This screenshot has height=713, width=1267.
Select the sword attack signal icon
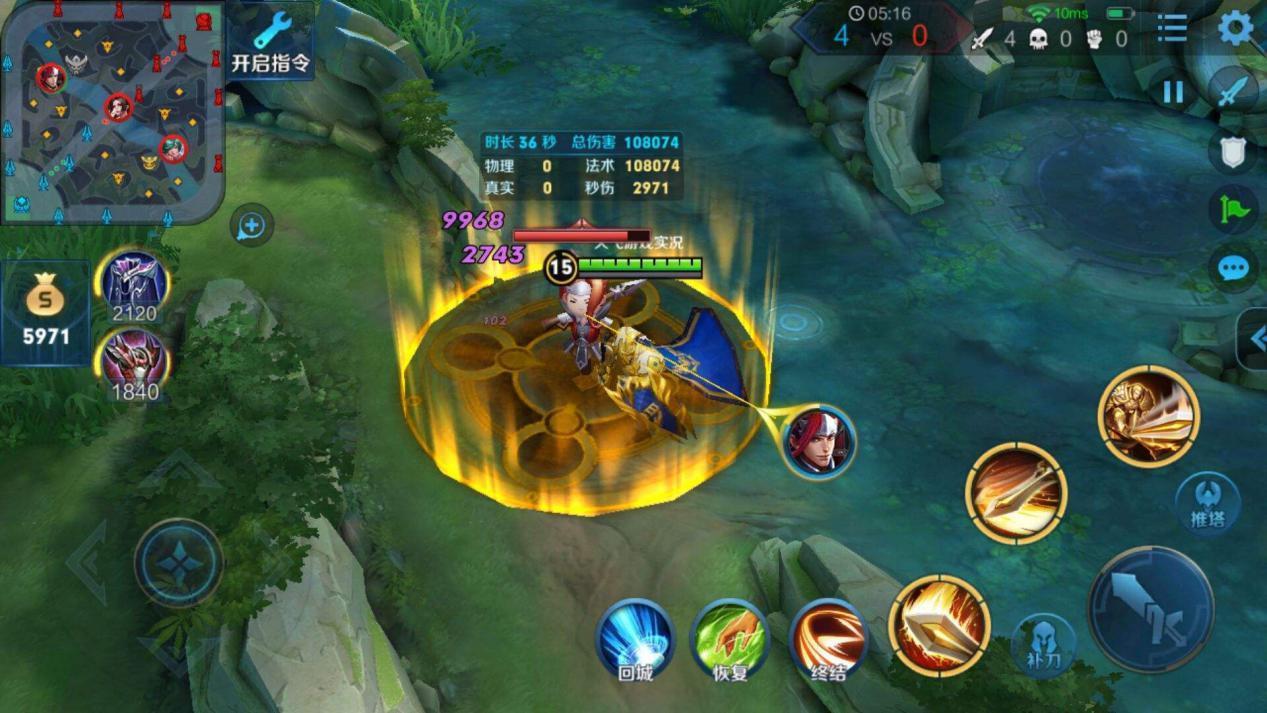1234,91
